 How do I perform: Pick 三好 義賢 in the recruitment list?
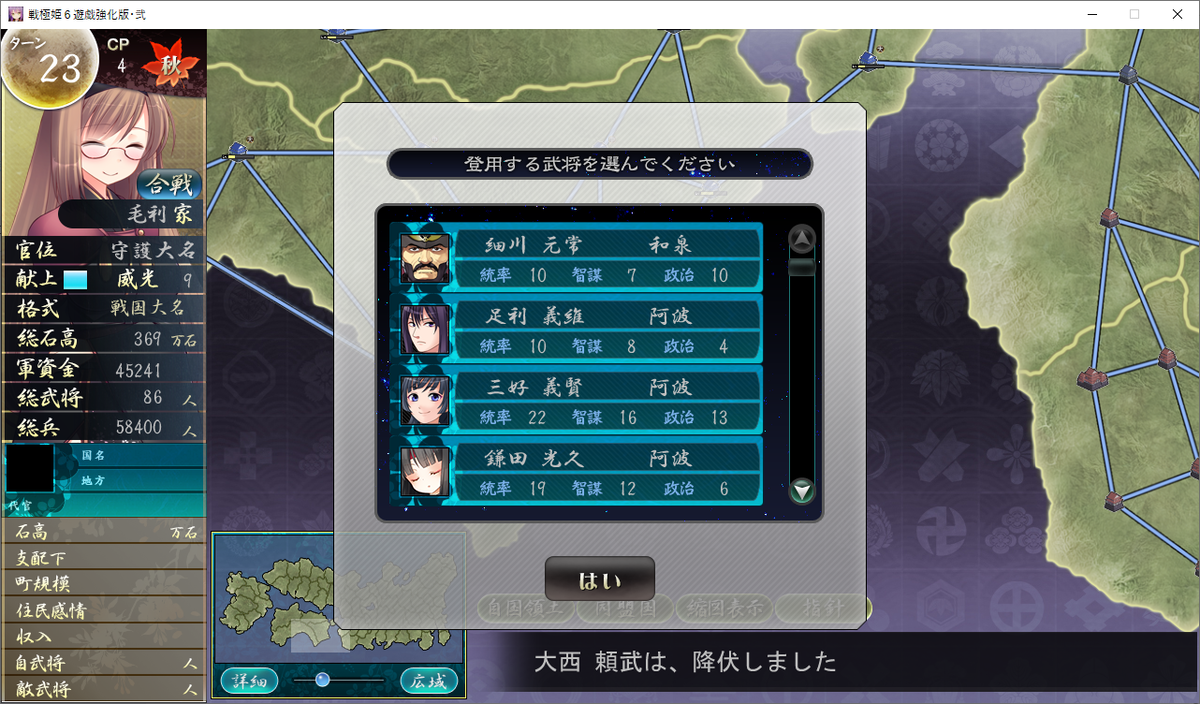[x=578, y=400]
